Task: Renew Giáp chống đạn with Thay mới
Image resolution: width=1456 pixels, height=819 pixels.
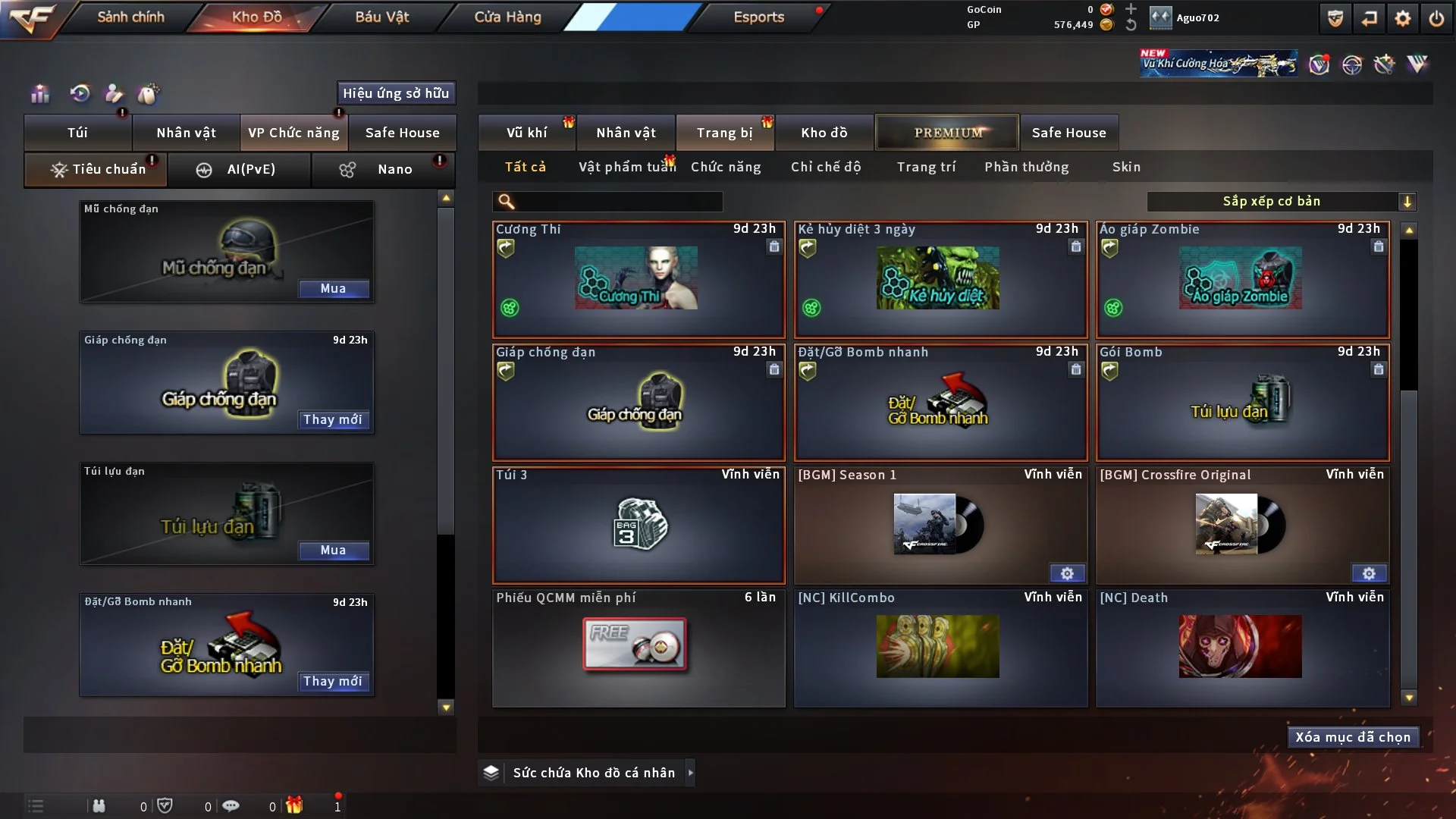Action: coord(333,419)
